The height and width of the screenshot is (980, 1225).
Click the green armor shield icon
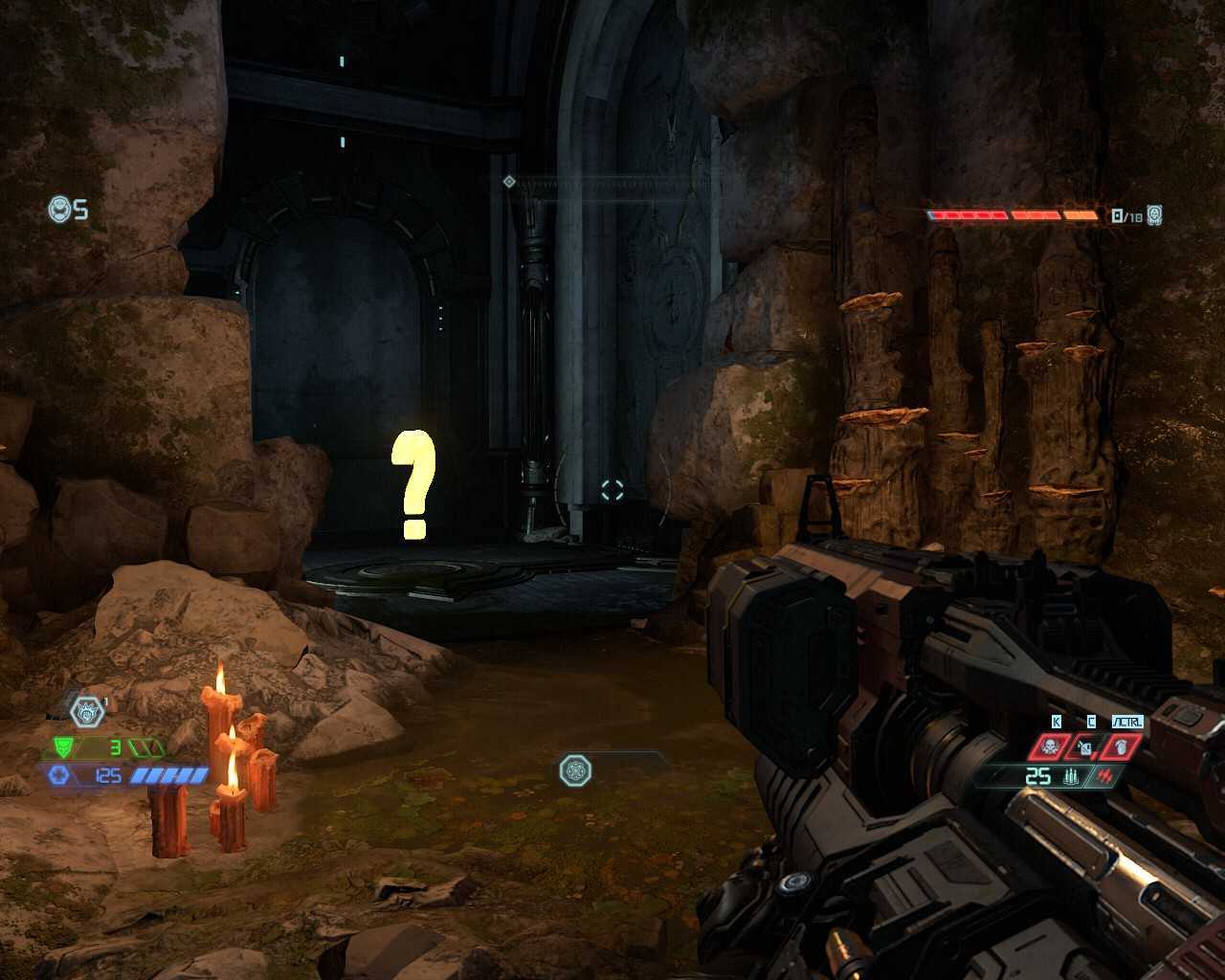[64, 747]
